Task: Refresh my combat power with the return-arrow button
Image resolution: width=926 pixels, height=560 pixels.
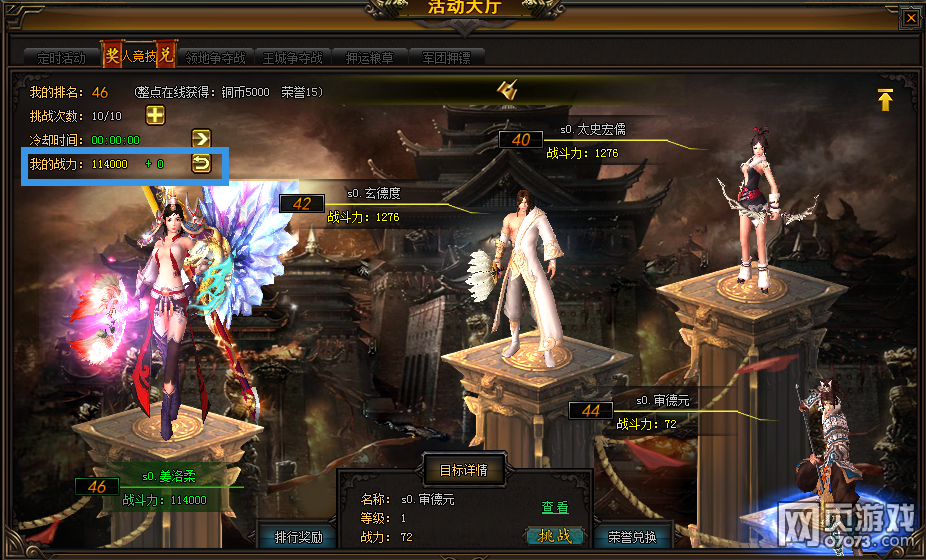Action: tap(201, 163)
